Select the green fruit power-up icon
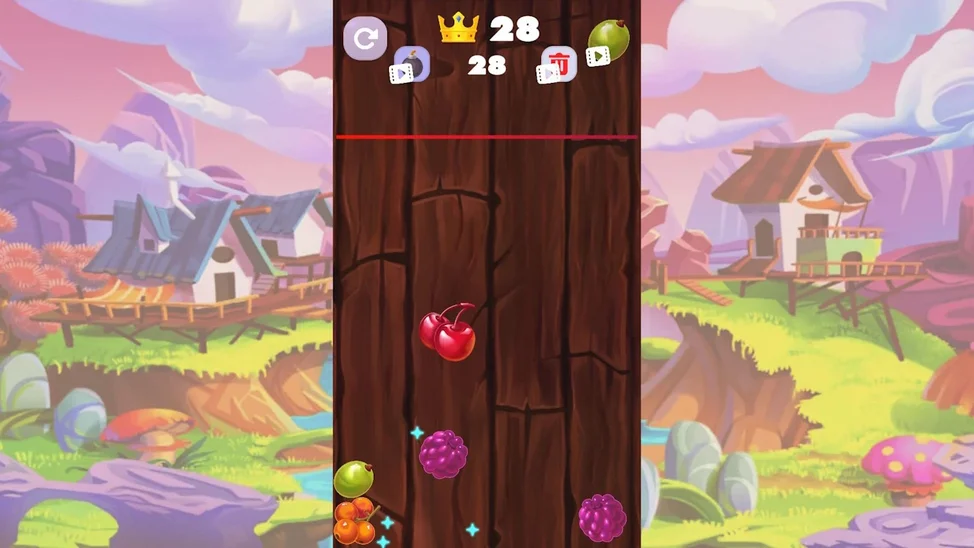 click(x=607, y=41)
